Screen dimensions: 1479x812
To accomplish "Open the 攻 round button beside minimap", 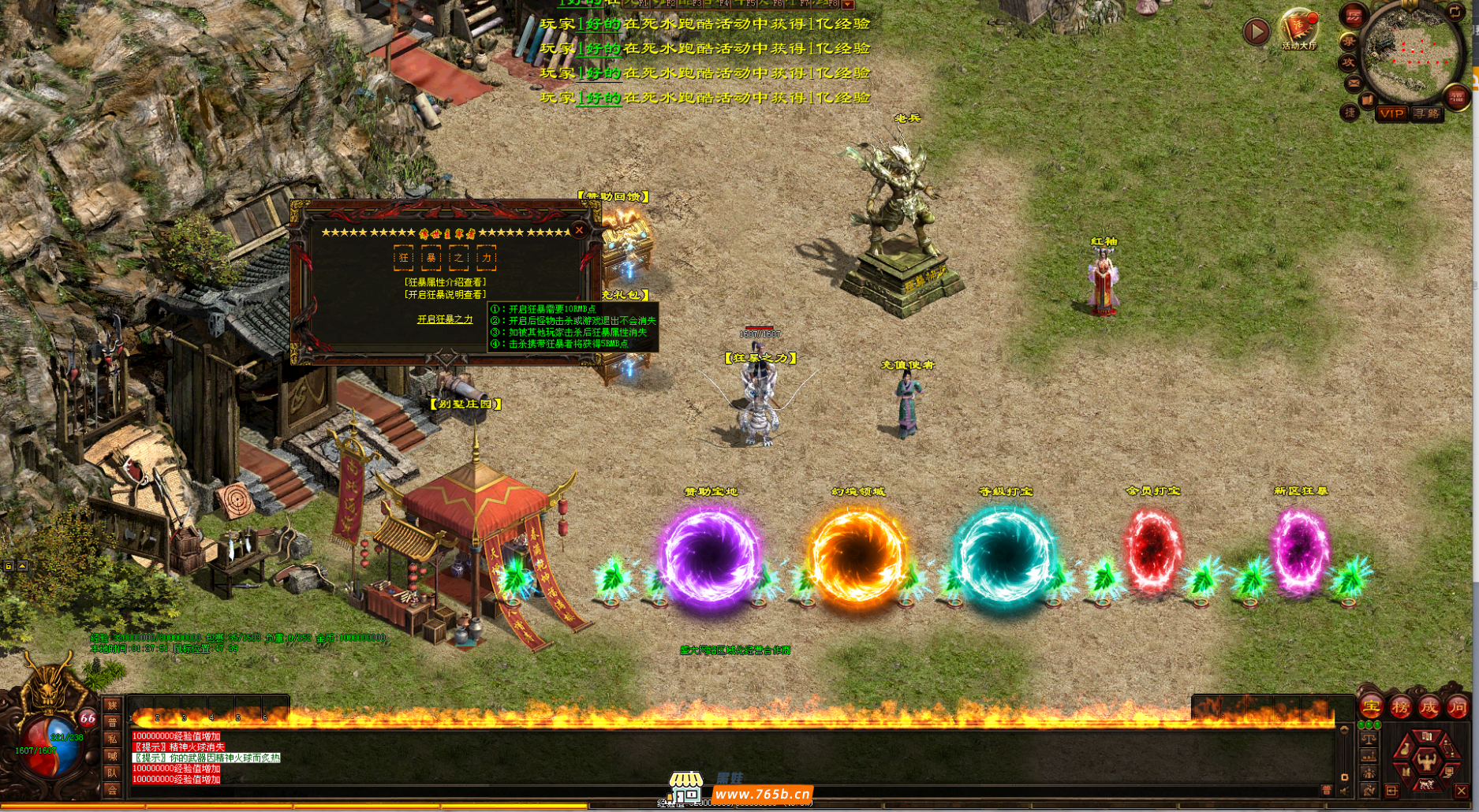I will [x=1348, y=62].
